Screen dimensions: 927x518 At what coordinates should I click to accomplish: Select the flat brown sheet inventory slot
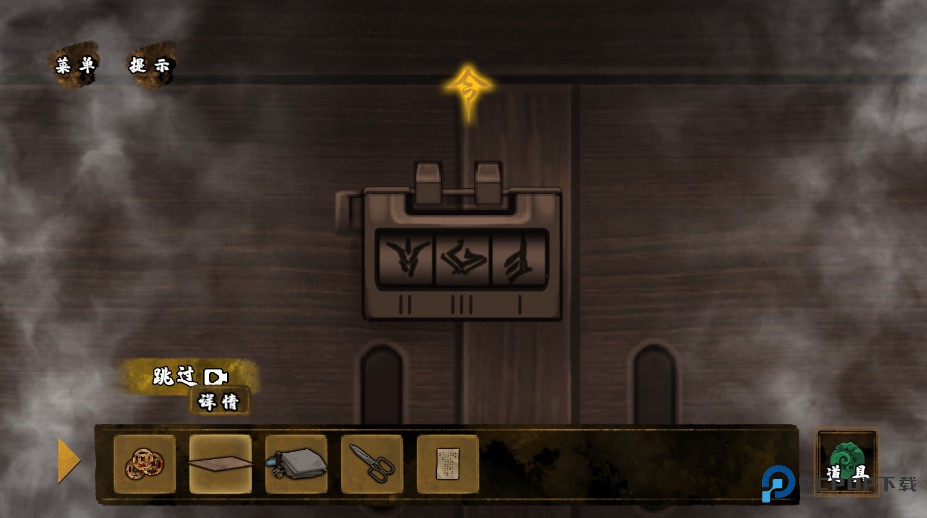click(220, 464)
